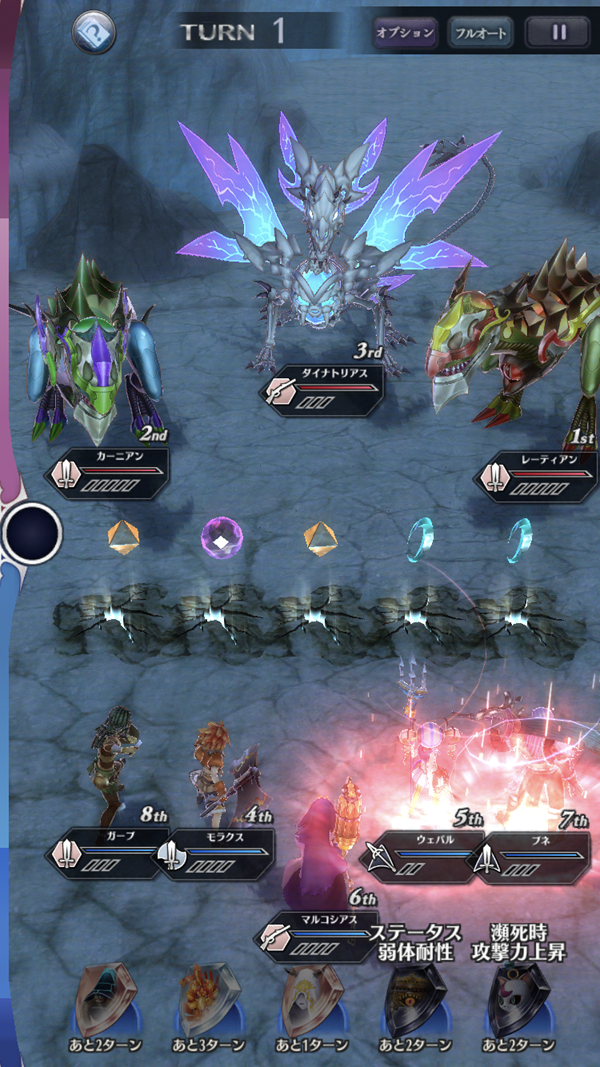Open the help question-mark icon
The height and width of the screenshot is (1067, 600).
point(94,33)
